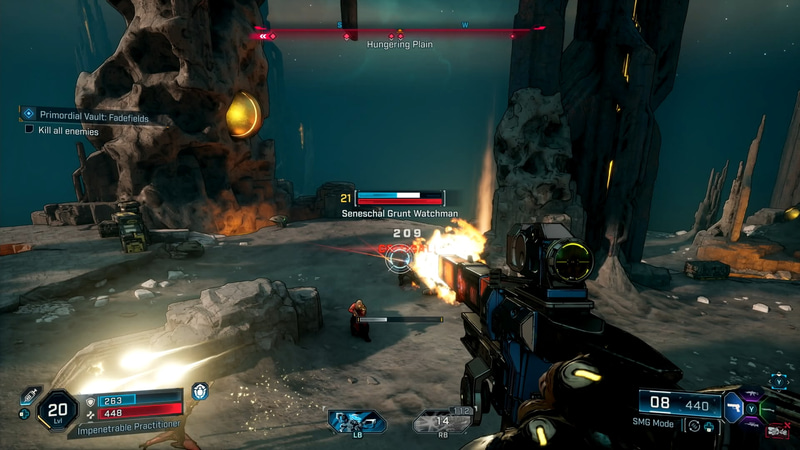Select the RB grenade ordnance slot
Viewport: 800px width, 450px height.
pos(441,422)
